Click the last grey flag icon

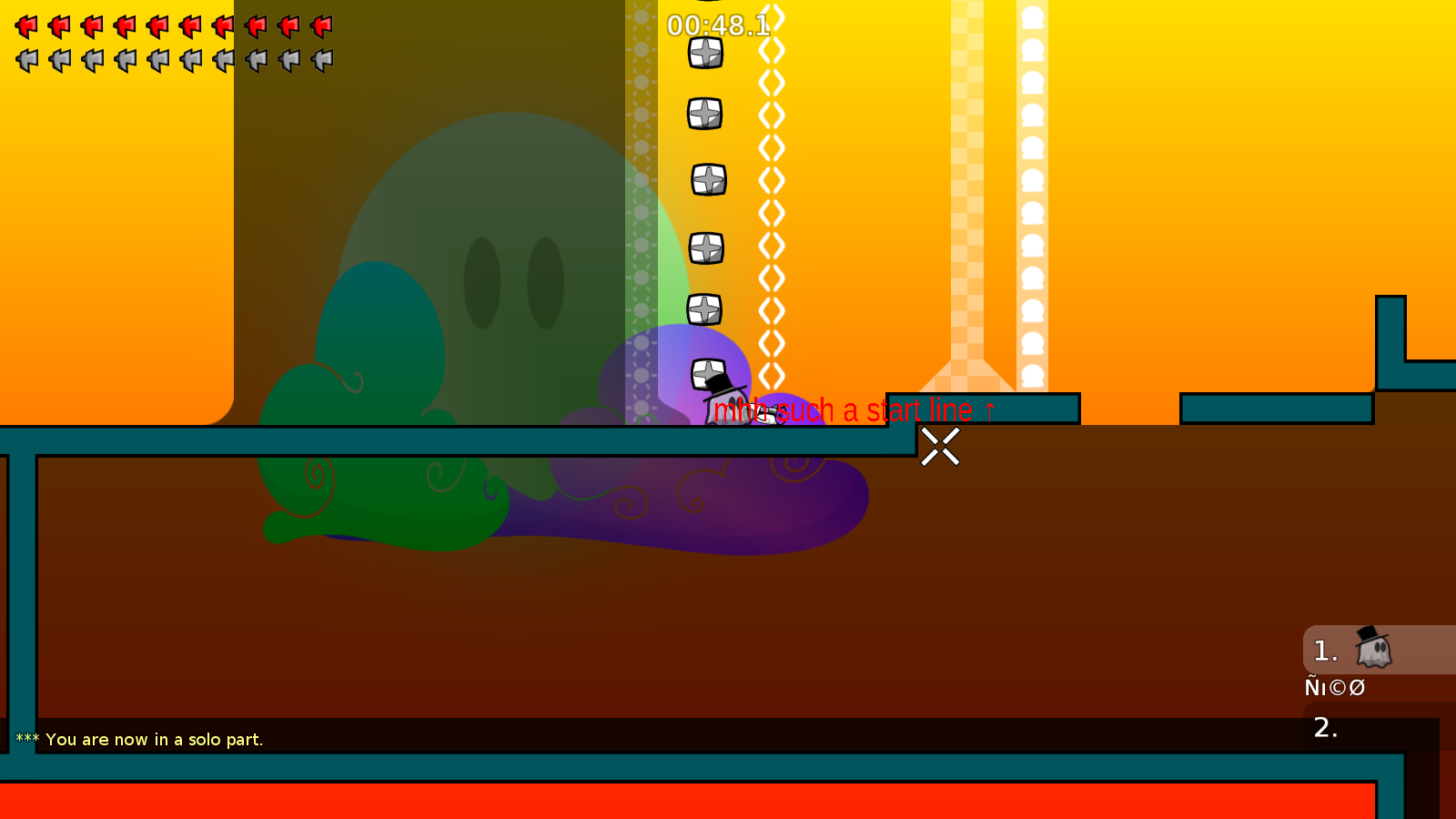[x=323, y=59]
